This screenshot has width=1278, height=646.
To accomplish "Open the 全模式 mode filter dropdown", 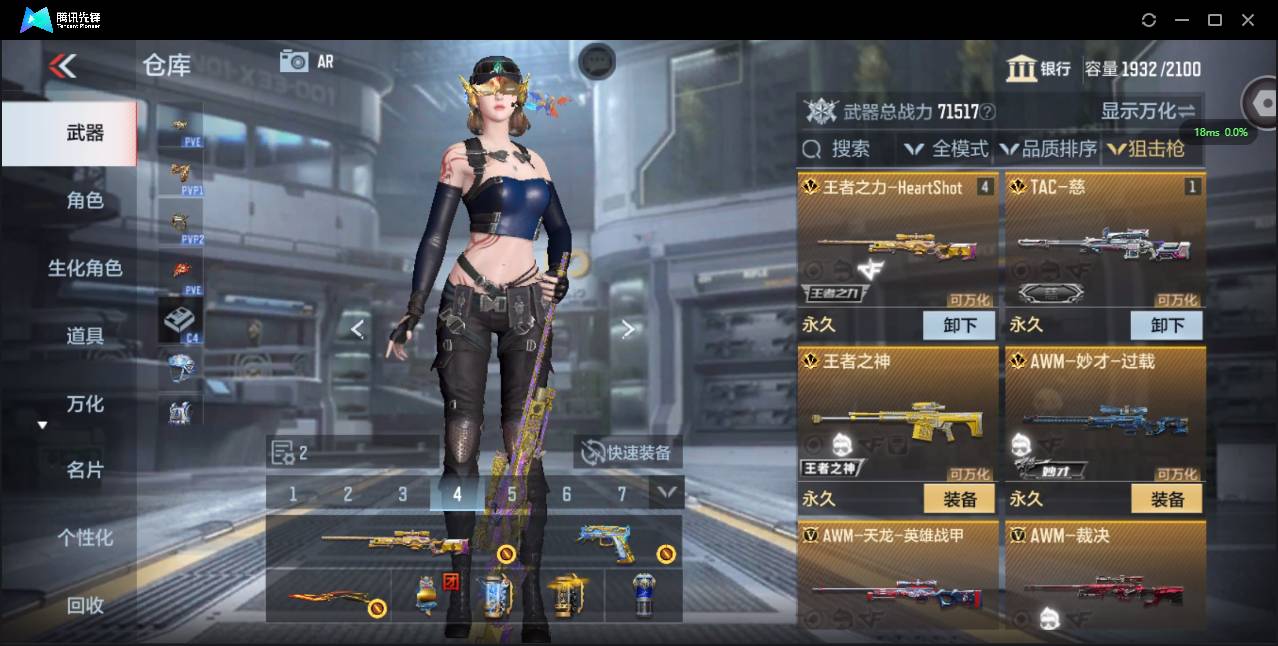I will (946, 149).
